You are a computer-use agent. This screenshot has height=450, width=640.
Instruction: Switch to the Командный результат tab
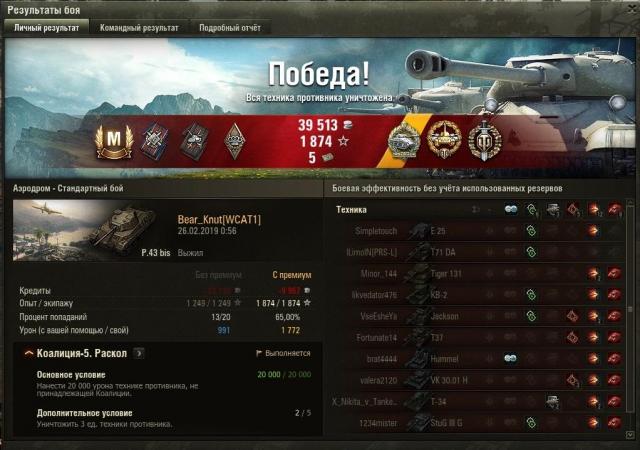click(139, 28)
